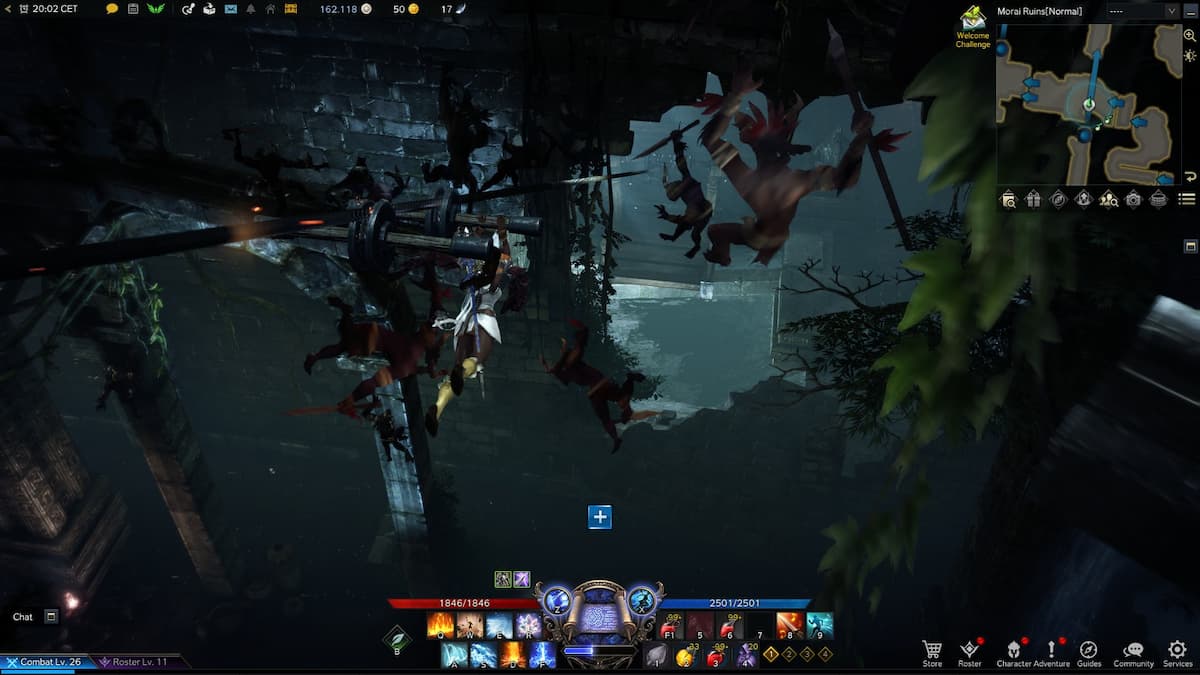Zoom in the minimap with the magnifier
The width and height of the screenshot is (1200, 675).
[1189, 35]
